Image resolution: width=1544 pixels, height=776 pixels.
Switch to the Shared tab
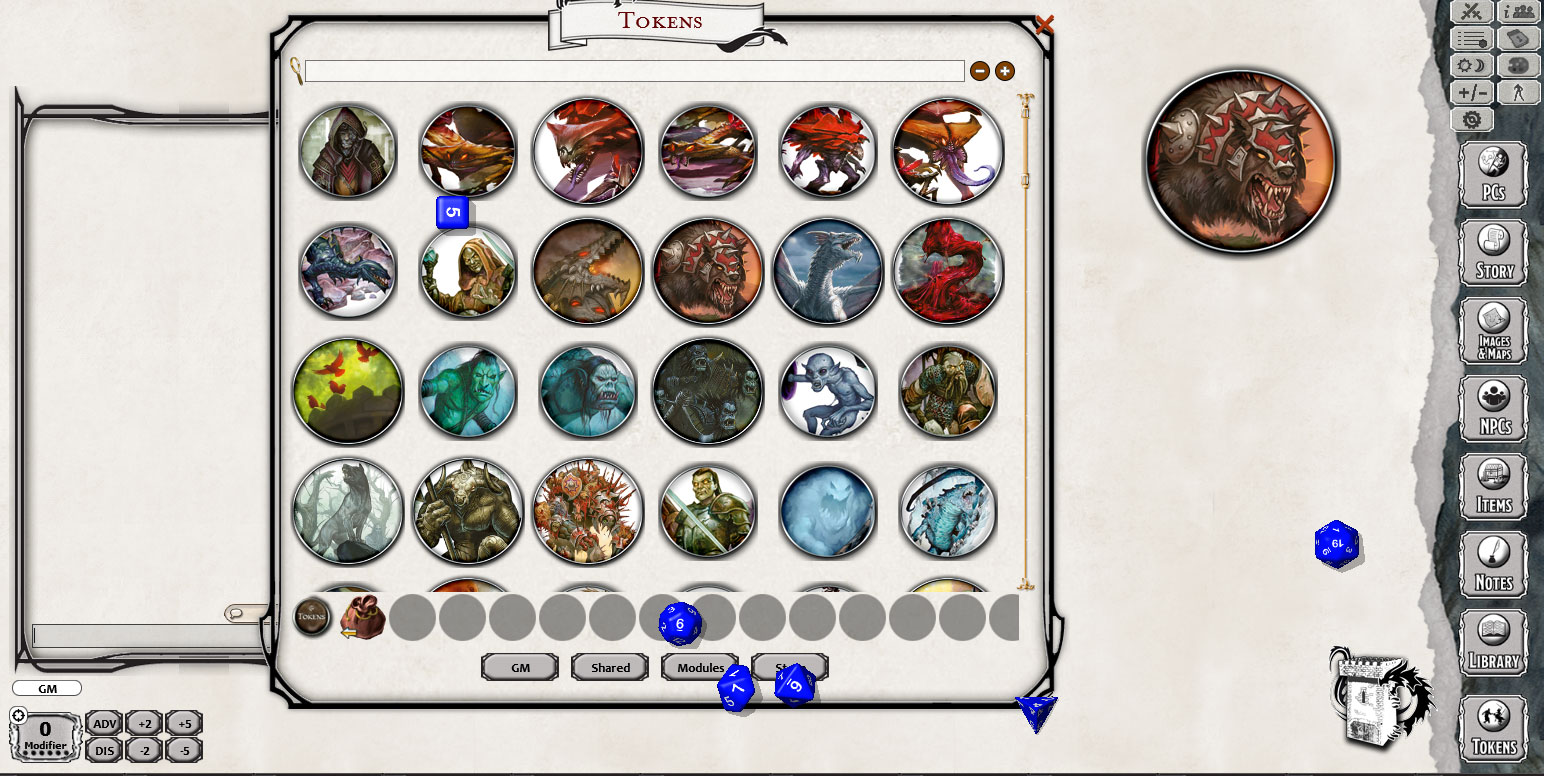(x=609, y=667)
